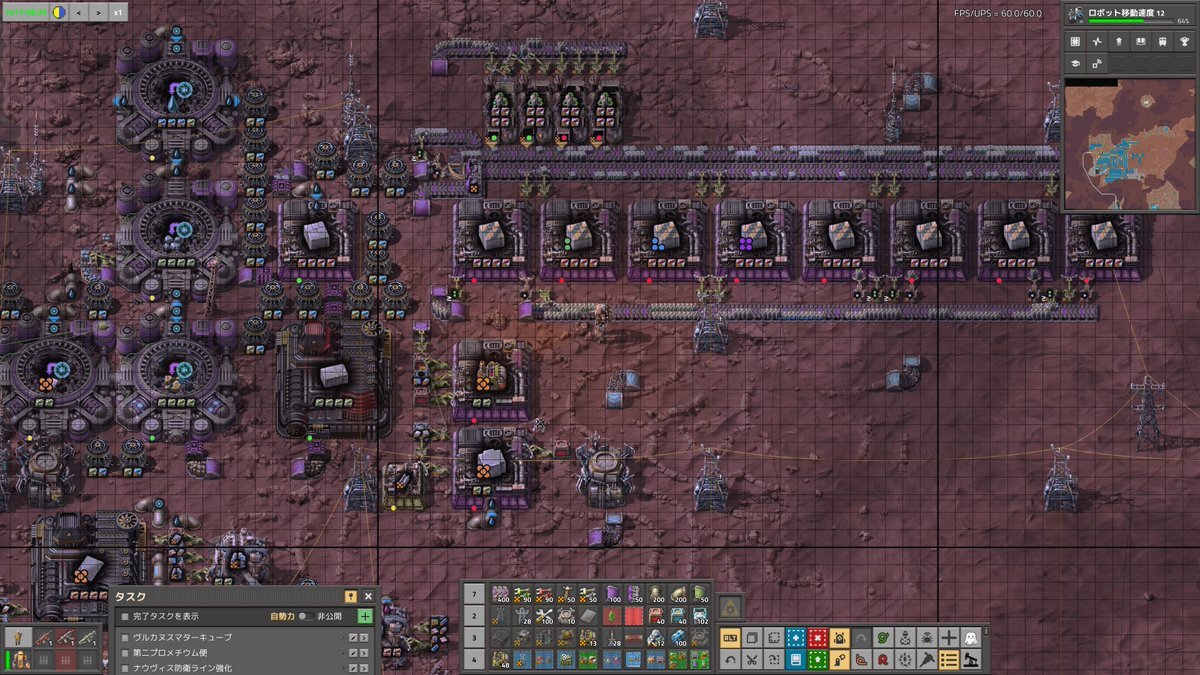Select the green upgrade planner

[818, 659]
